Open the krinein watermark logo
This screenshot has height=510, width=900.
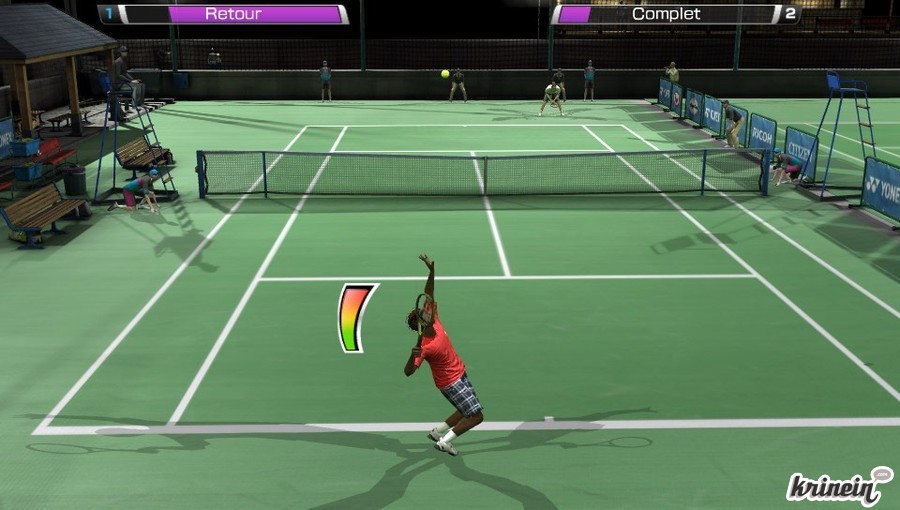838,486
